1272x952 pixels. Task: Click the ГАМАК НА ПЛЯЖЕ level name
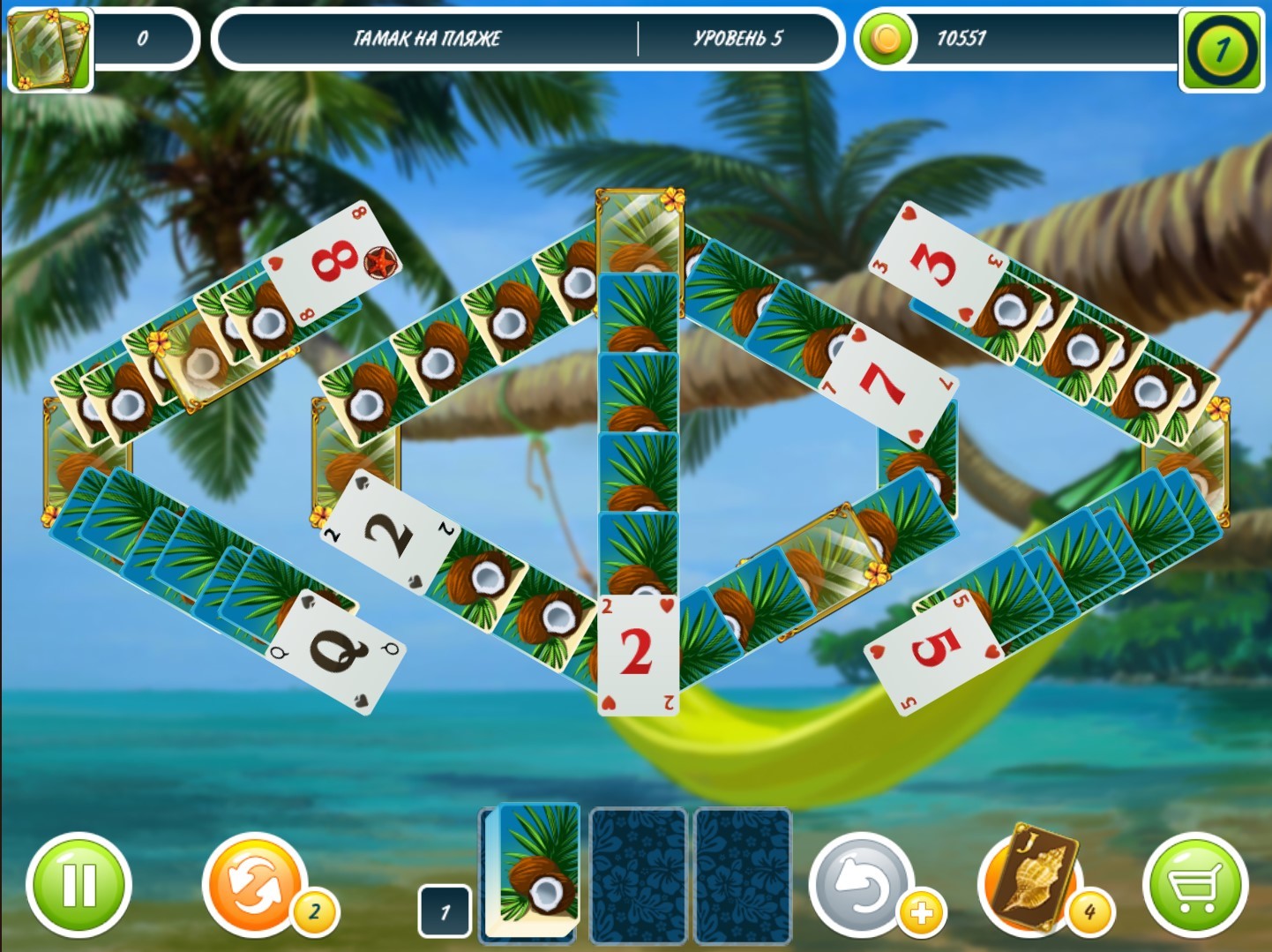pyautogui.click(x=426, y=40)
